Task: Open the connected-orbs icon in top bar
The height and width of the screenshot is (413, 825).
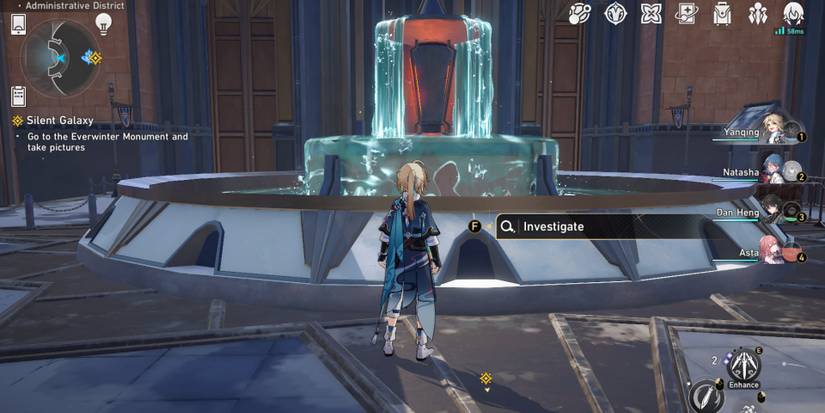Action: [x=580, y=15]
